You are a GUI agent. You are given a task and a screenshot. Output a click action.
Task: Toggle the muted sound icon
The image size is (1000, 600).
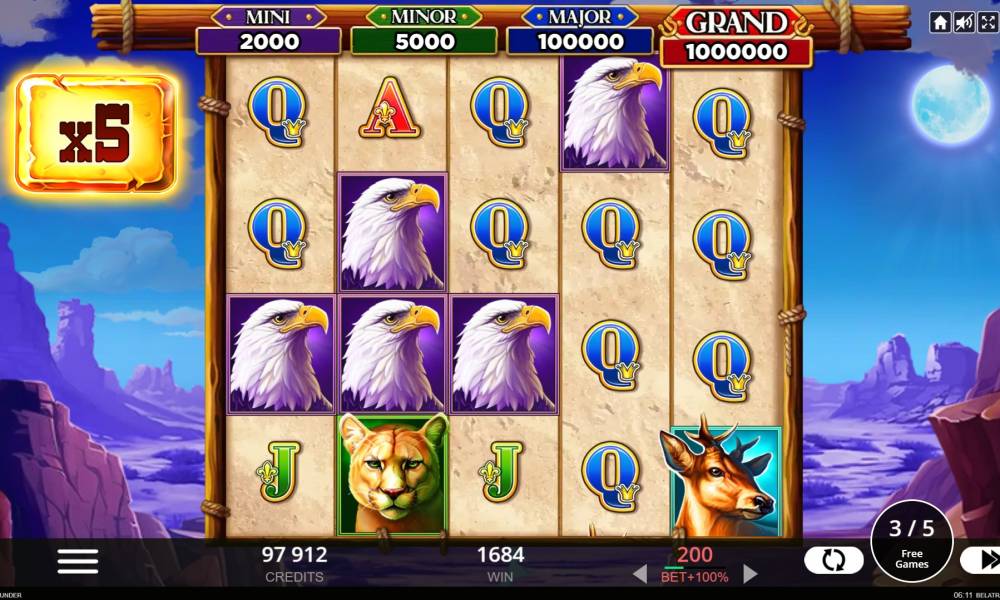point(964,23)
